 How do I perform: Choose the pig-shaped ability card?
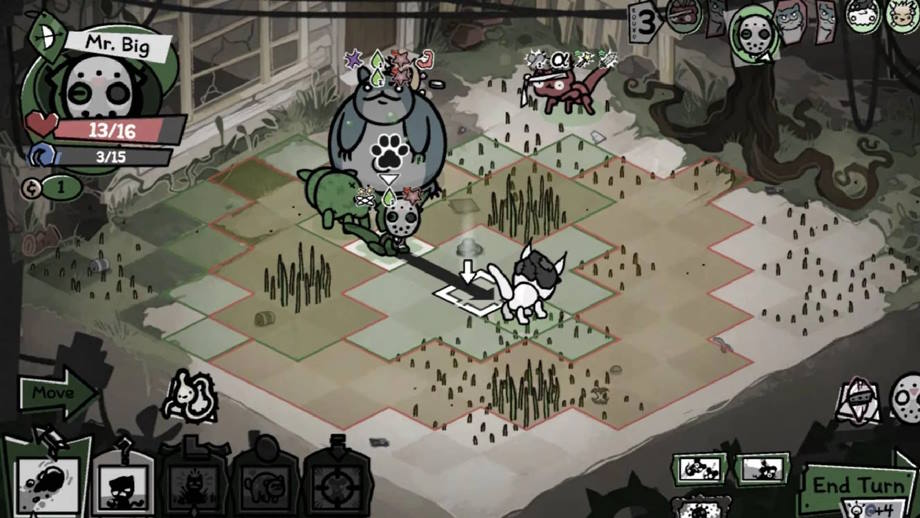coord(265,486)
